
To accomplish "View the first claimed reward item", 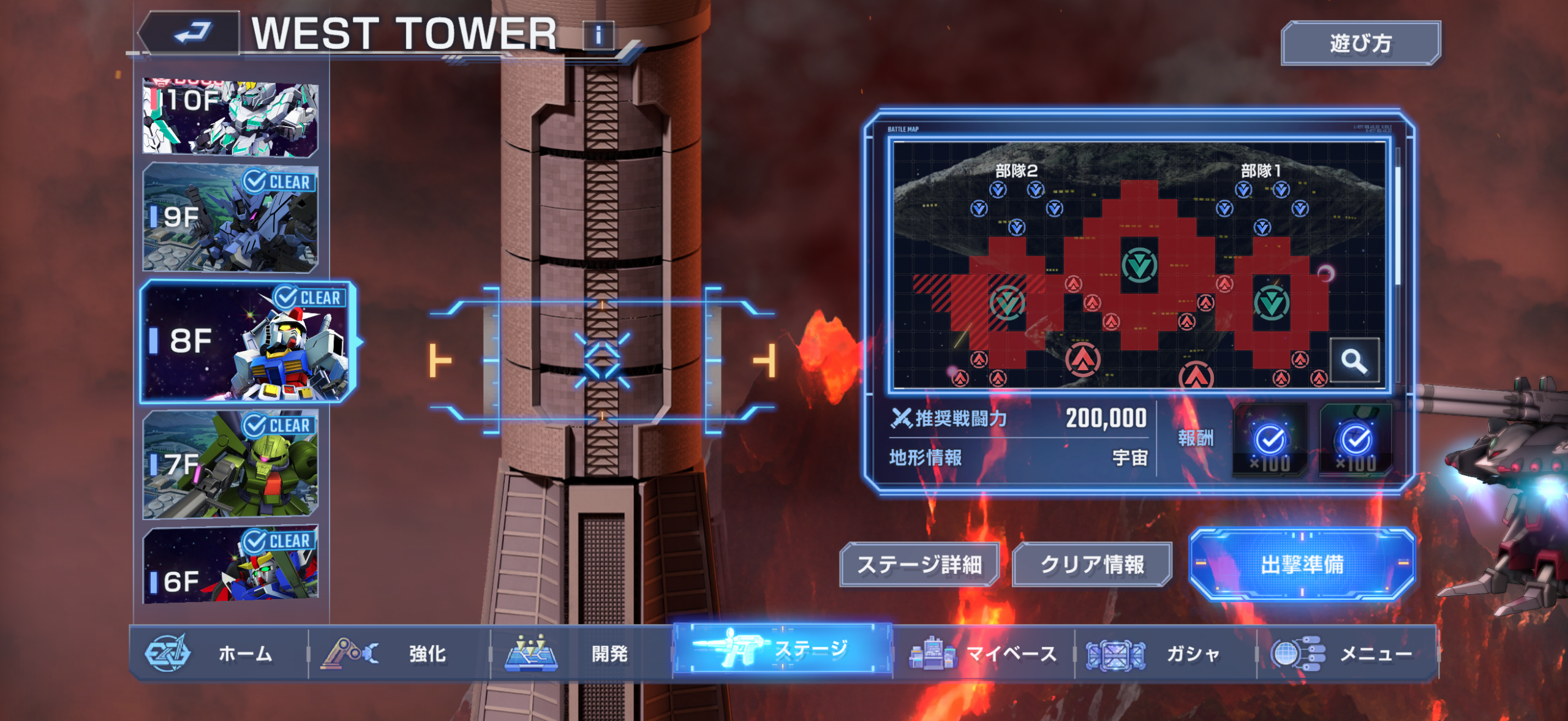I will pyautogui.click(x=1270, y=440).
